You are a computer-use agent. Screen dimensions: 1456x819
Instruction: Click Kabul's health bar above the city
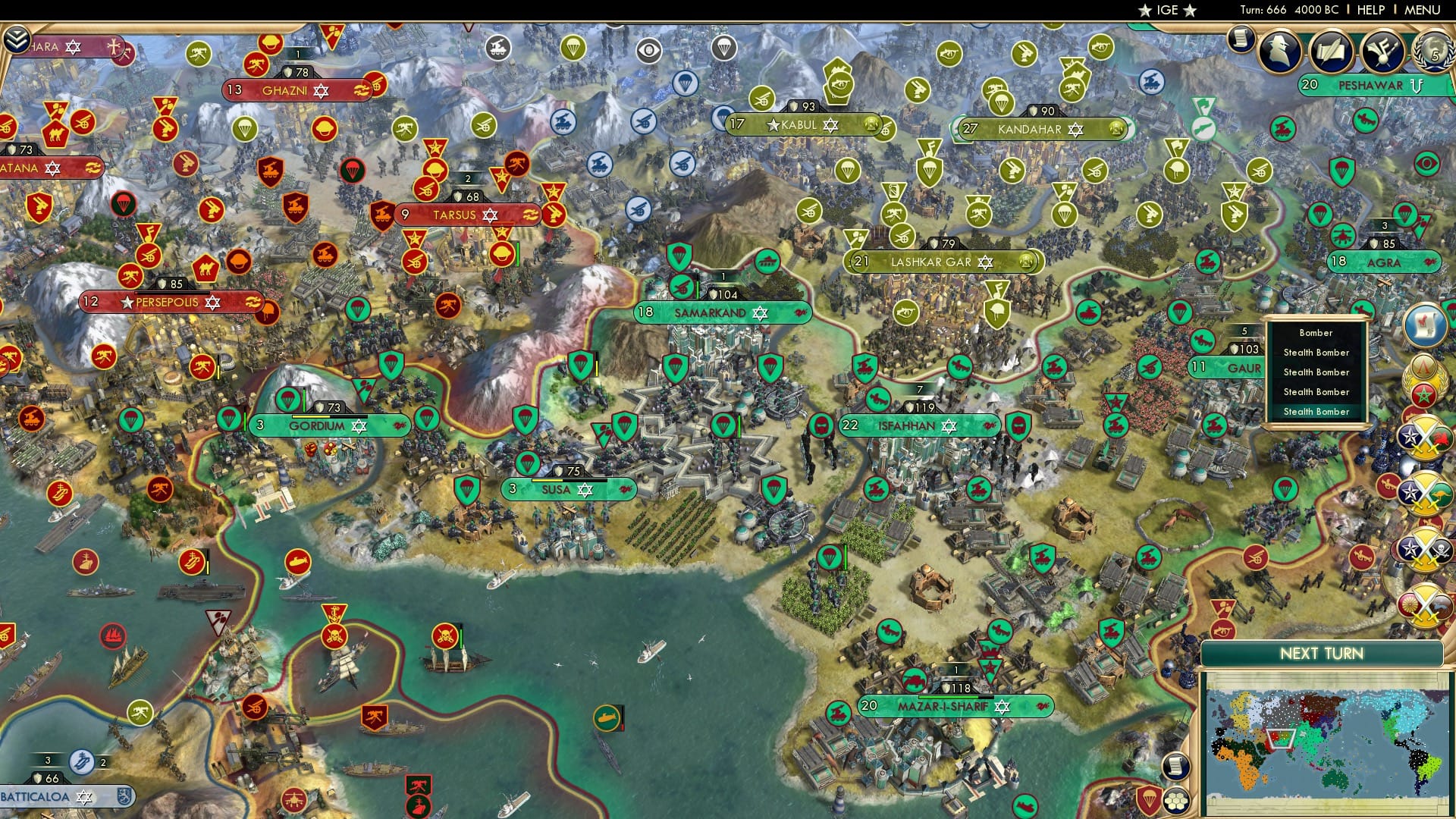[806, 106]
